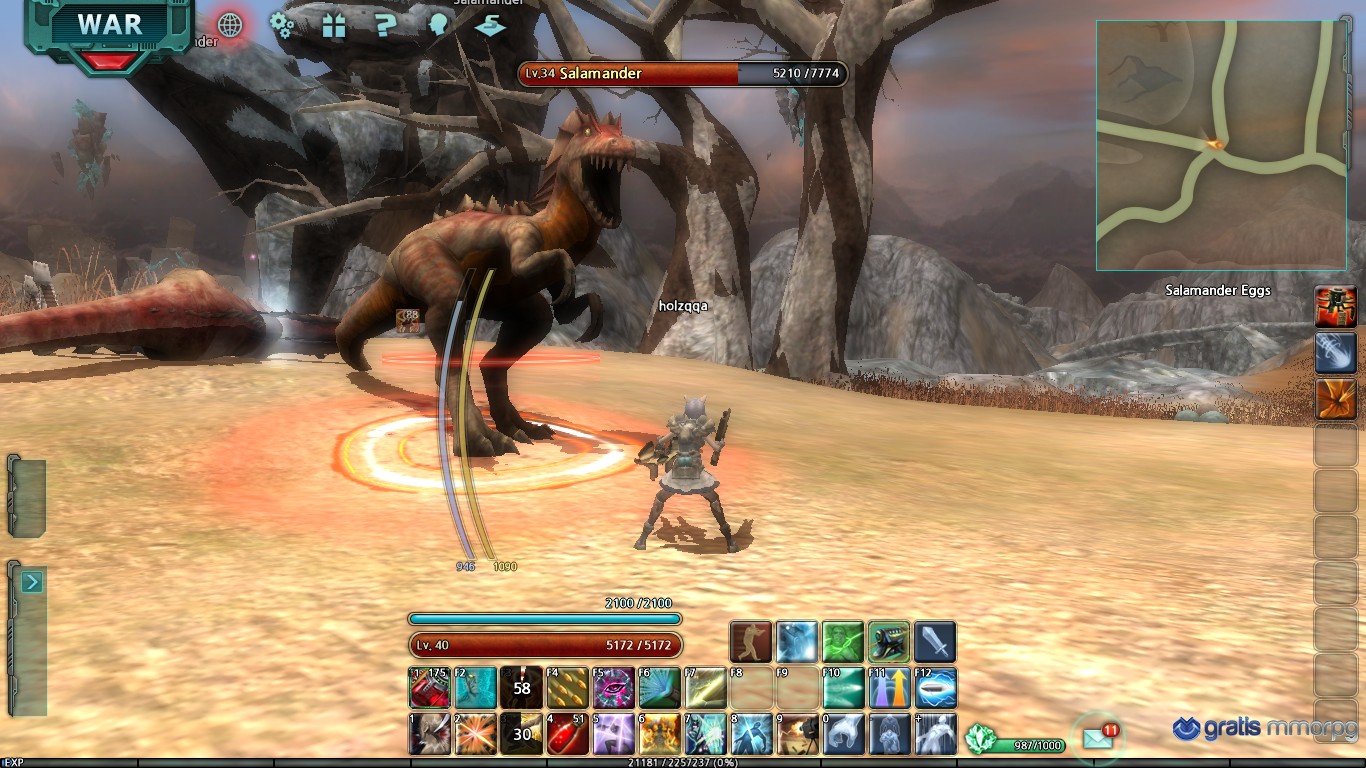Screen dimensions: 1366x768
Task: Activate the camera turret skill in slot 9
Action: pyautogui.click(x=797, y=734)
